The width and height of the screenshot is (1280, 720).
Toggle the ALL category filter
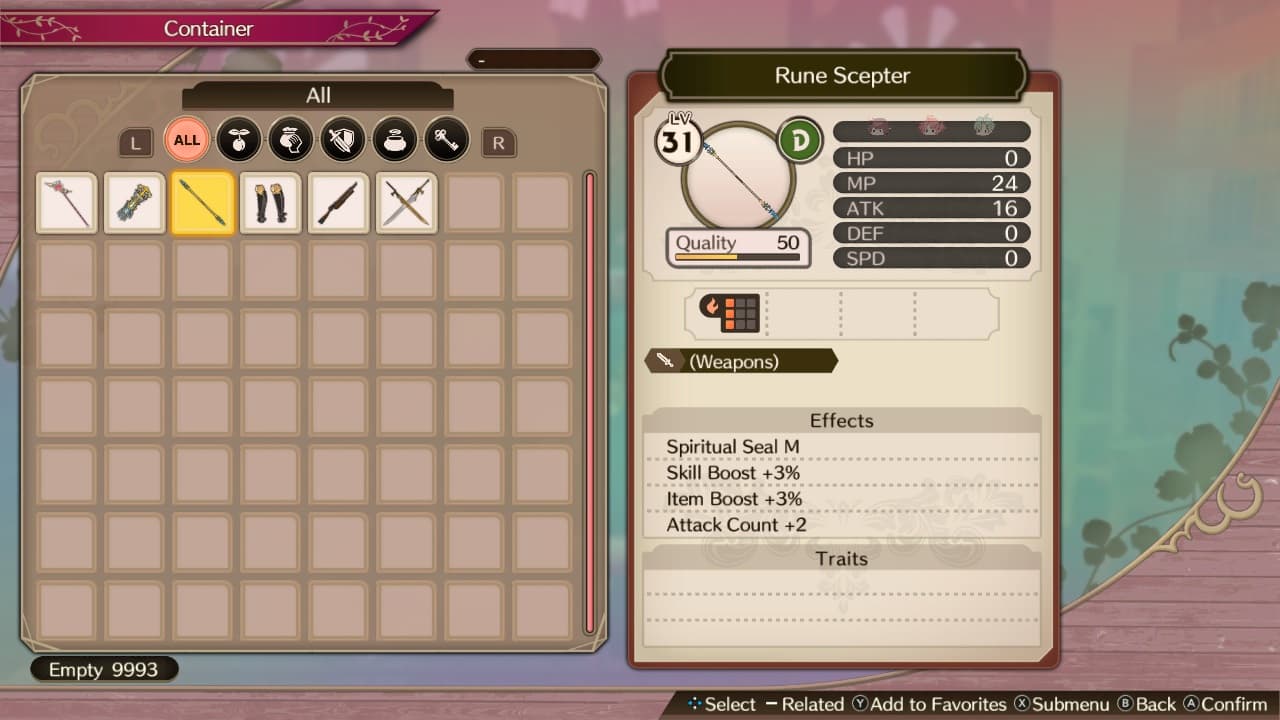pos(186,140)
